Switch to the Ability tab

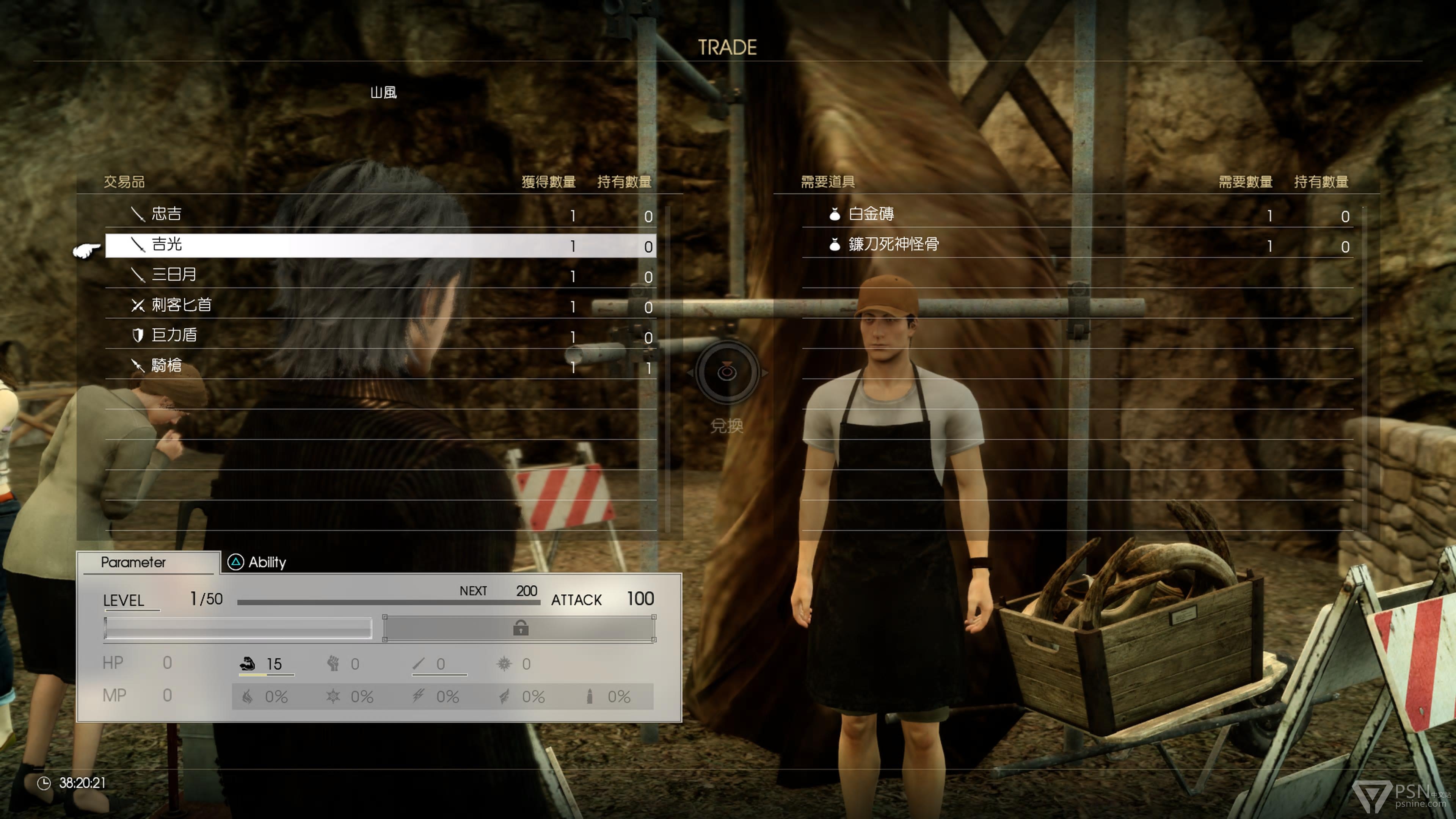coord(257,562)
